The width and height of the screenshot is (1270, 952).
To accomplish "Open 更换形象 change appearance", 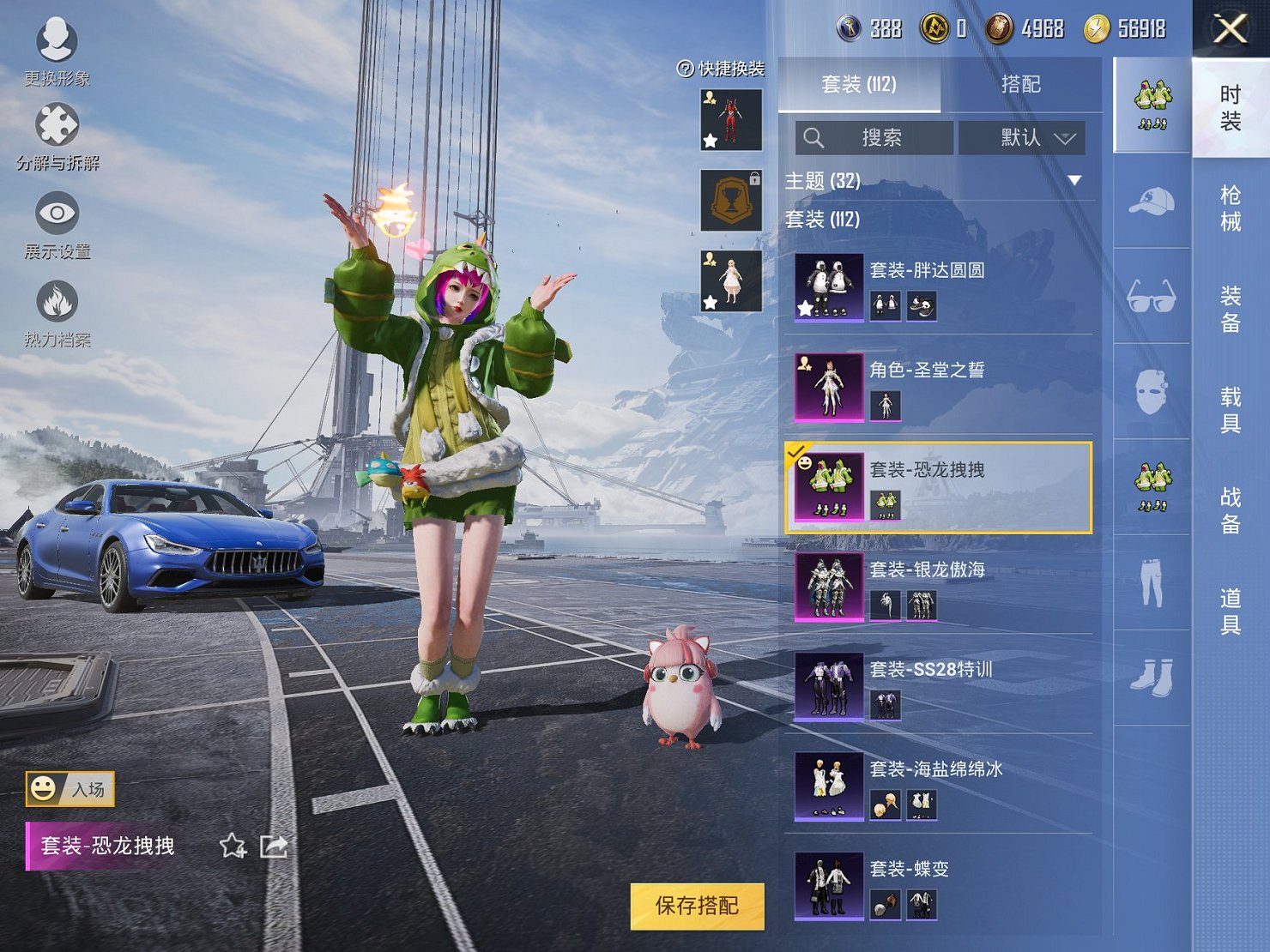I will point(57,51).
